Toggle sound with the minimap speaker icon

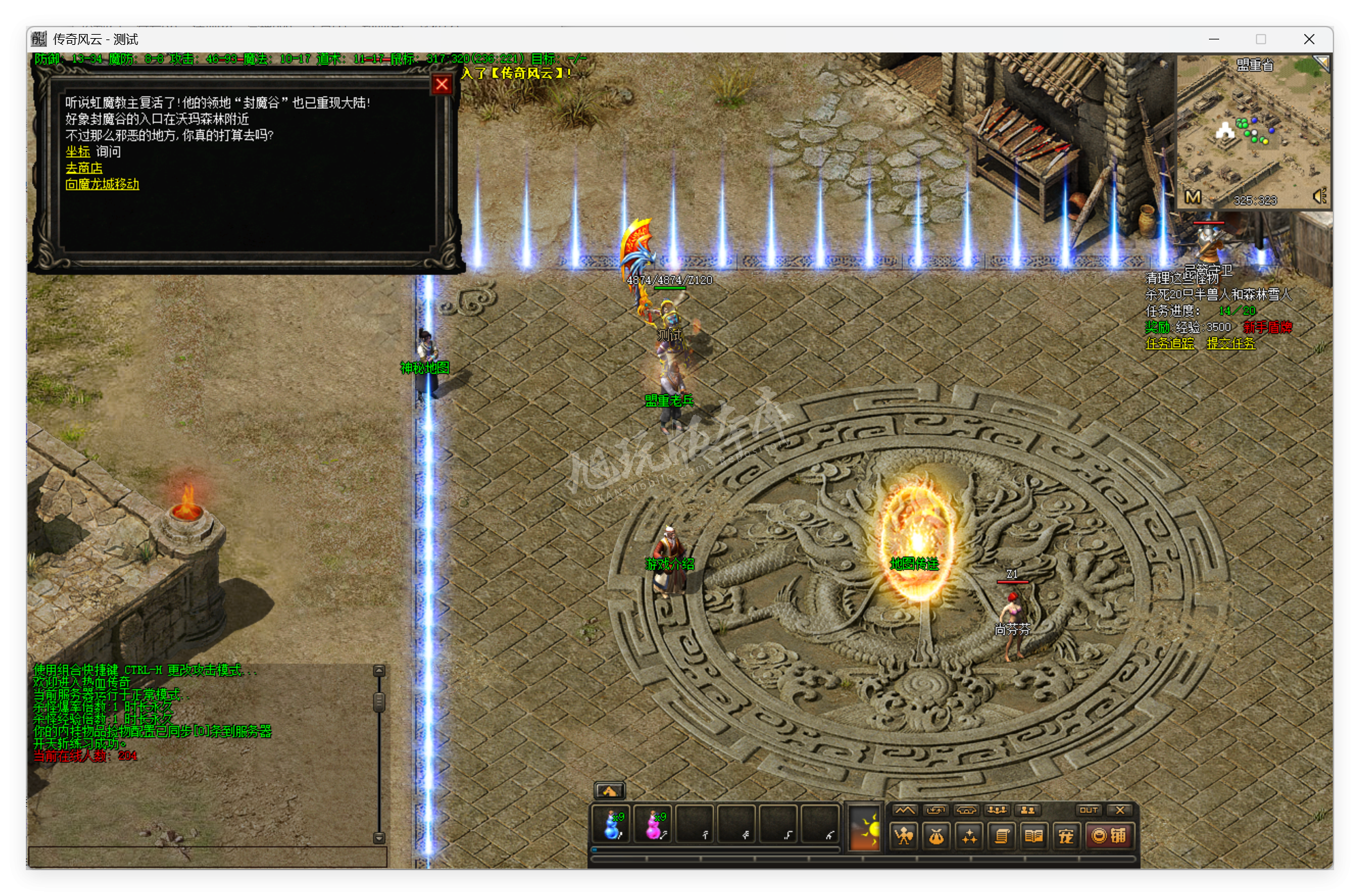[x=1319, y=197]
